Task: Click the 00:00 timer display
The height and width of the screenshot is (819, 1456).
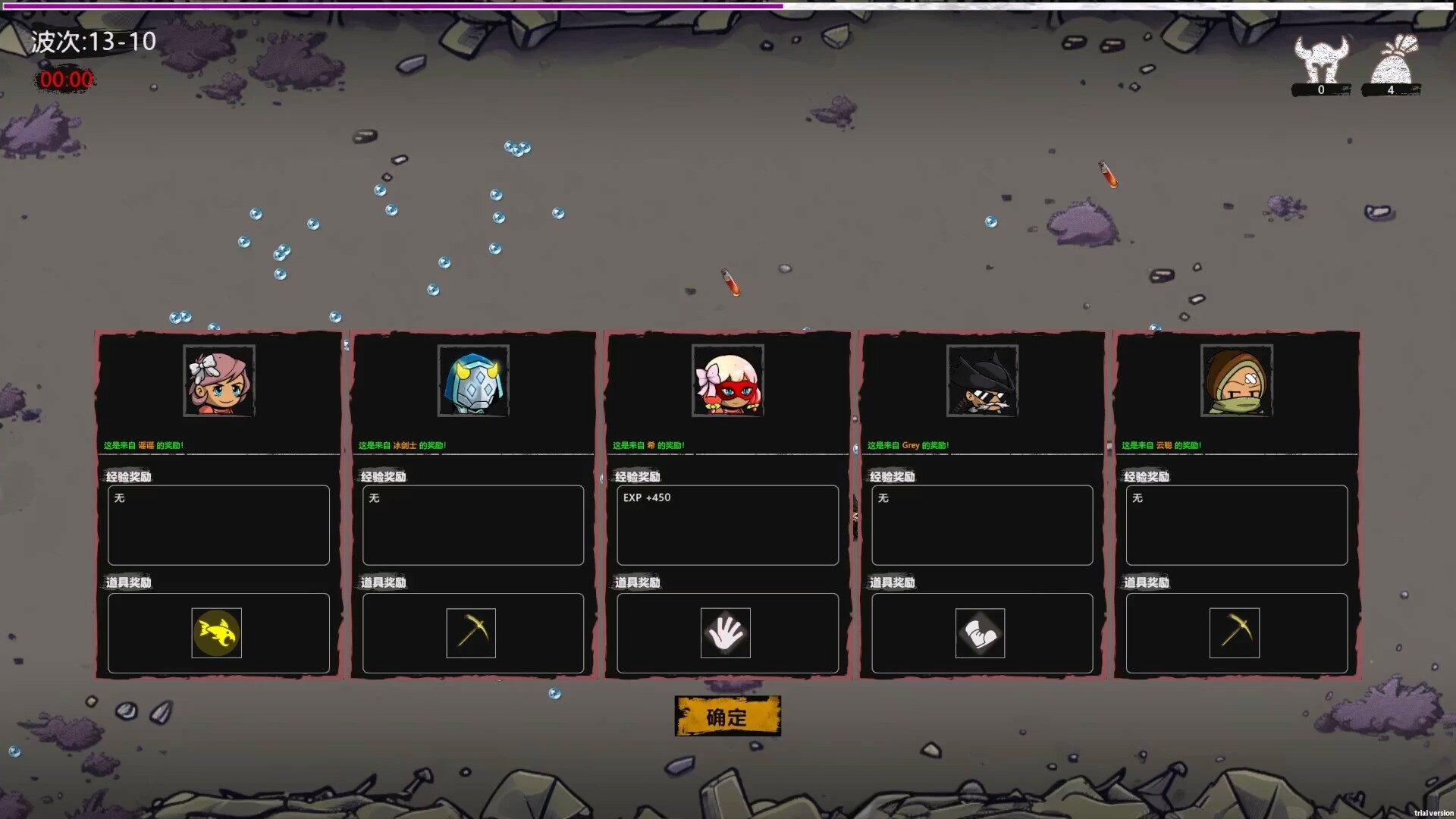Action: point(66,79)
